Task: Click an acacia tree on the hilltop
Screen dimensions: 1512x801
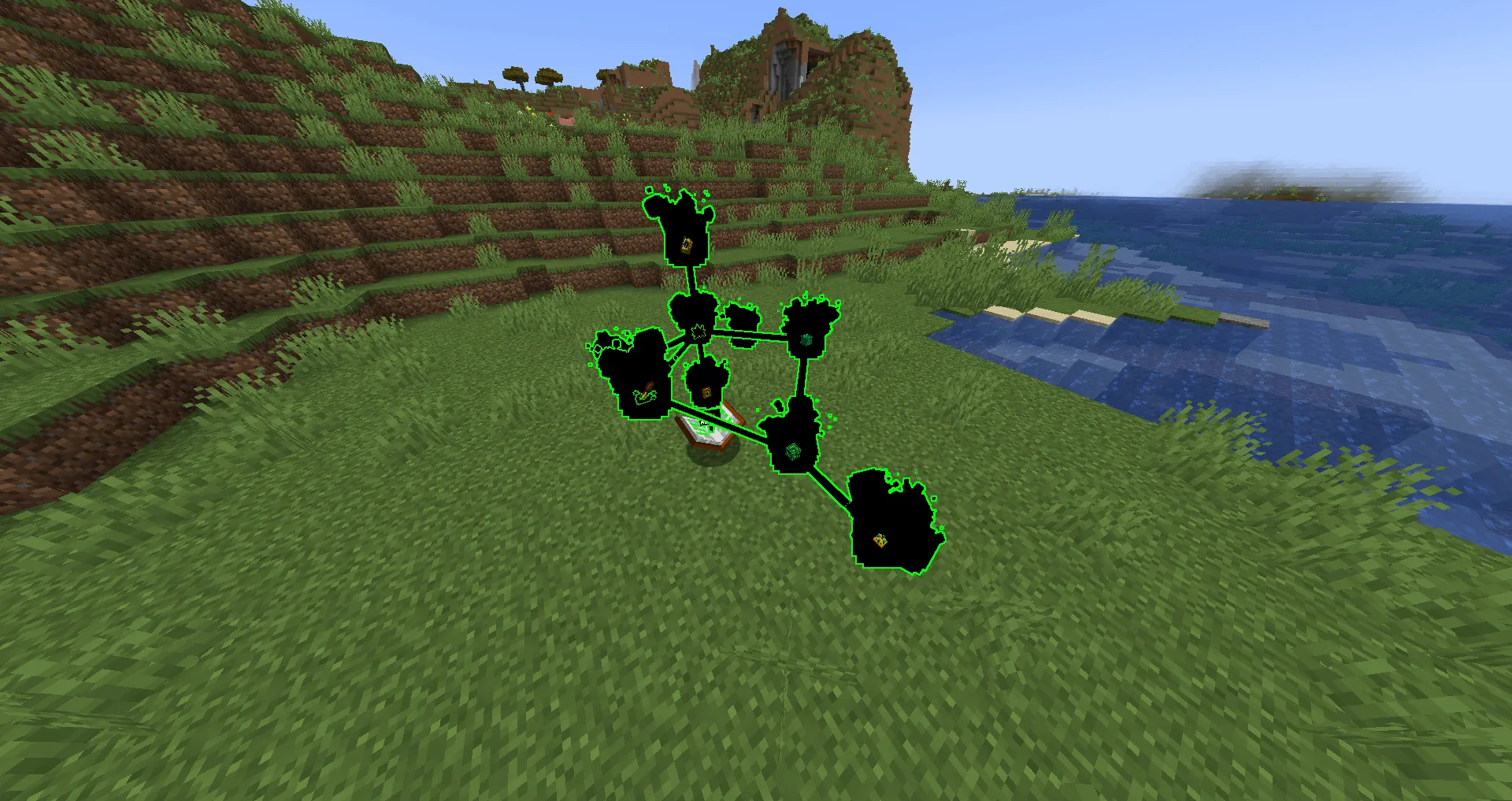Action: coord(516,75)
